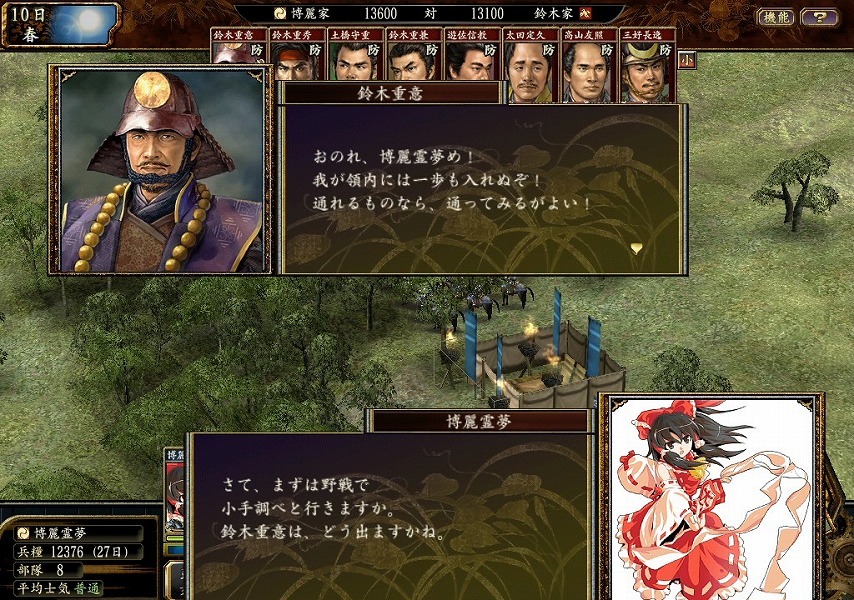This screenshot has height=600, width=854.
Task: Select the 博麗霊夢 unit card beside the dialogue
Action: click(176, 500)
